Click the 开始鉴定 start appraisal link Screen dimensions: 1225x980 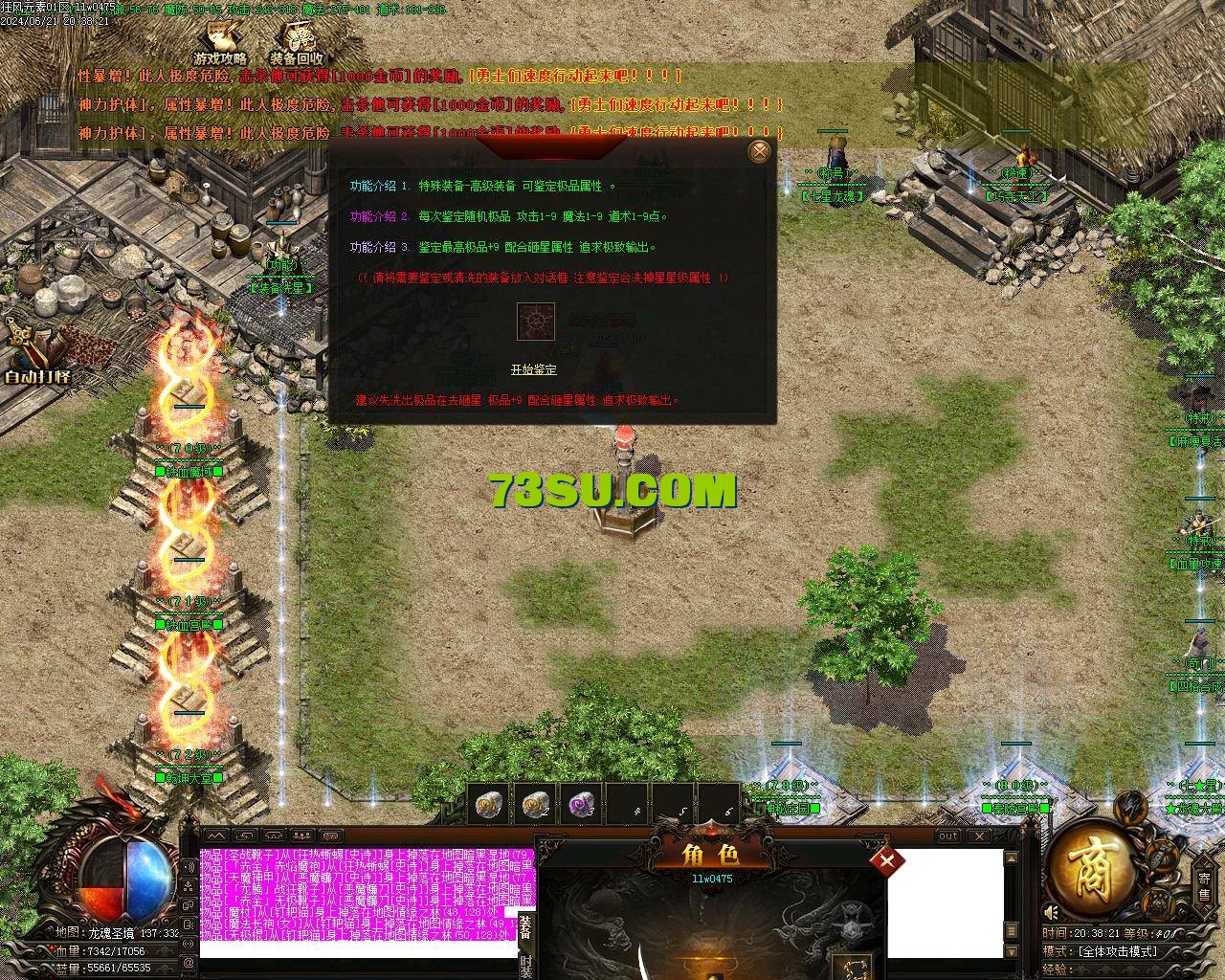[x=533, y=369]
